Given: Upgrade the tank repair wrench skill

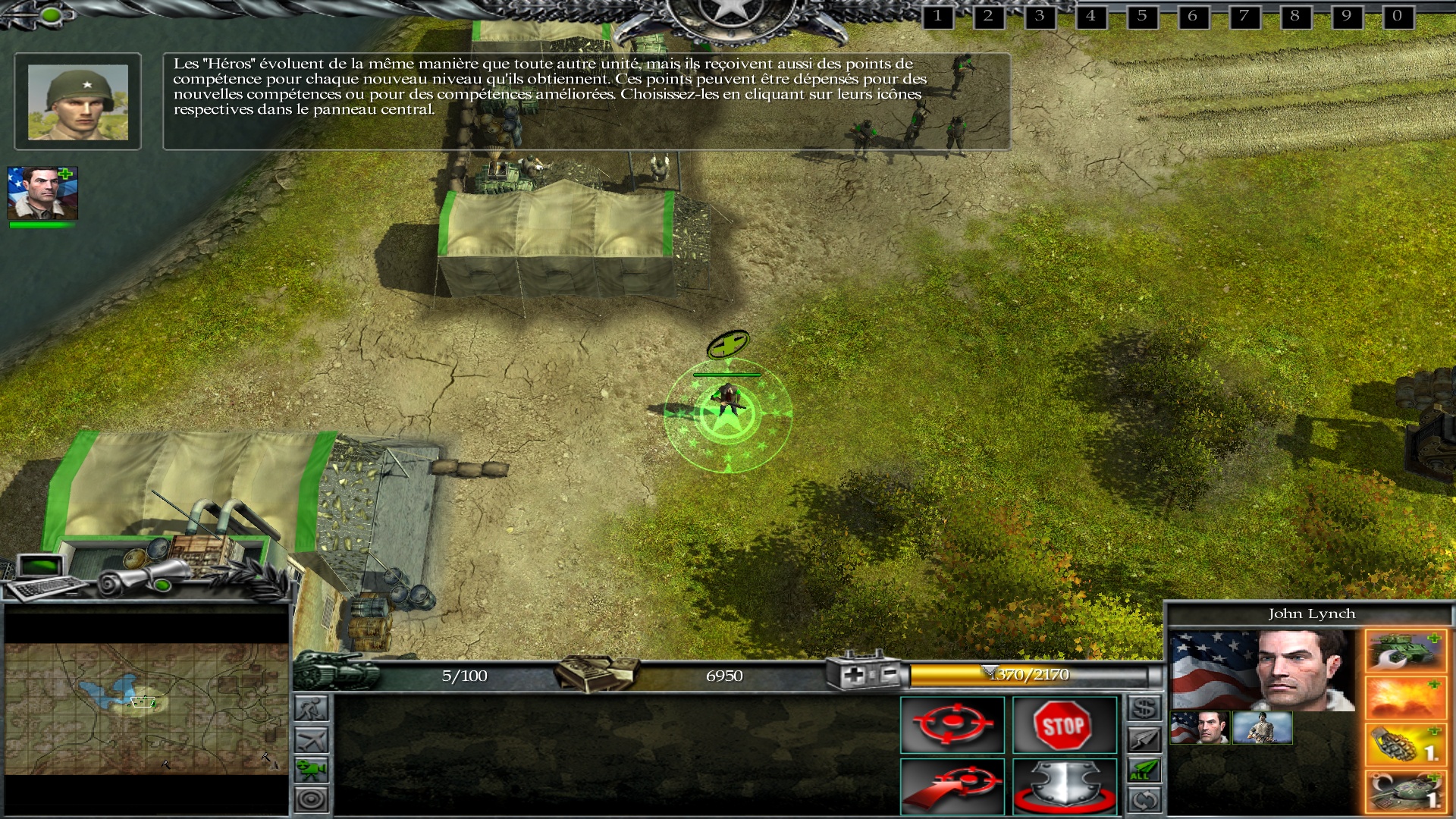Looking at the screenshot, I should point(1404,651).
